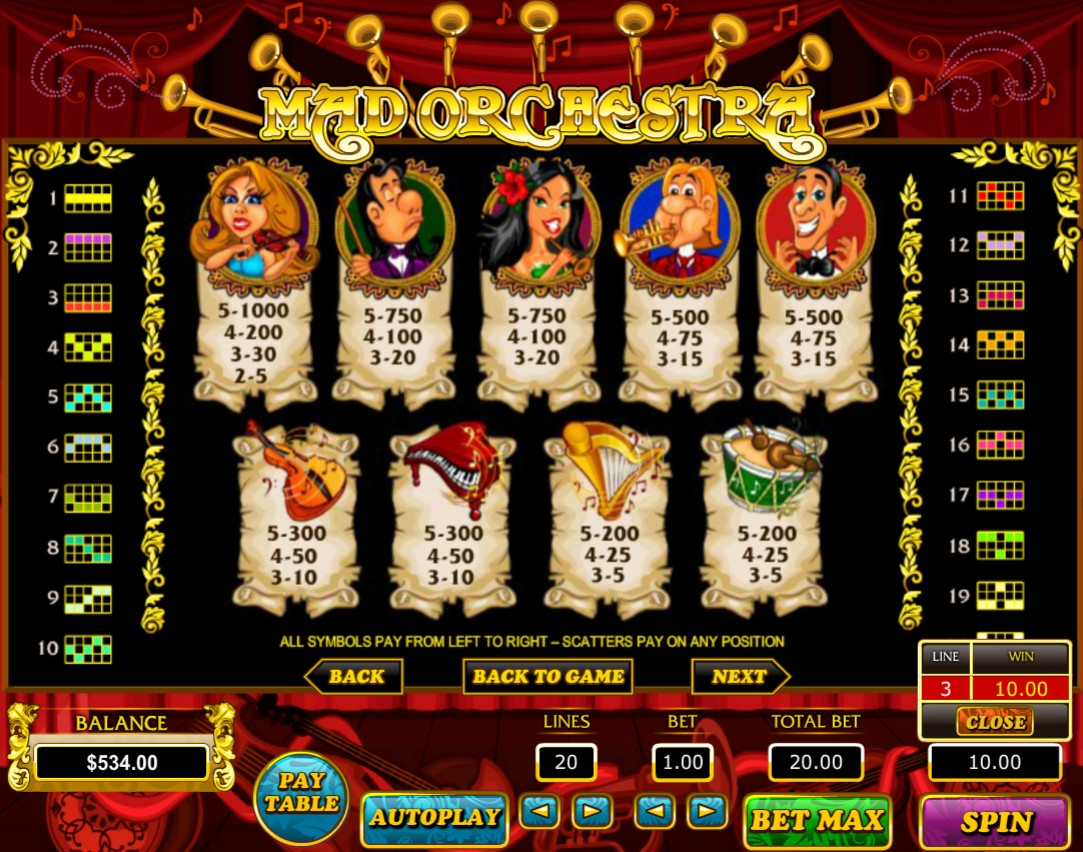Show the Next paytable page
The width and height of the screenshot is (1083, 852).
[740, 677]
